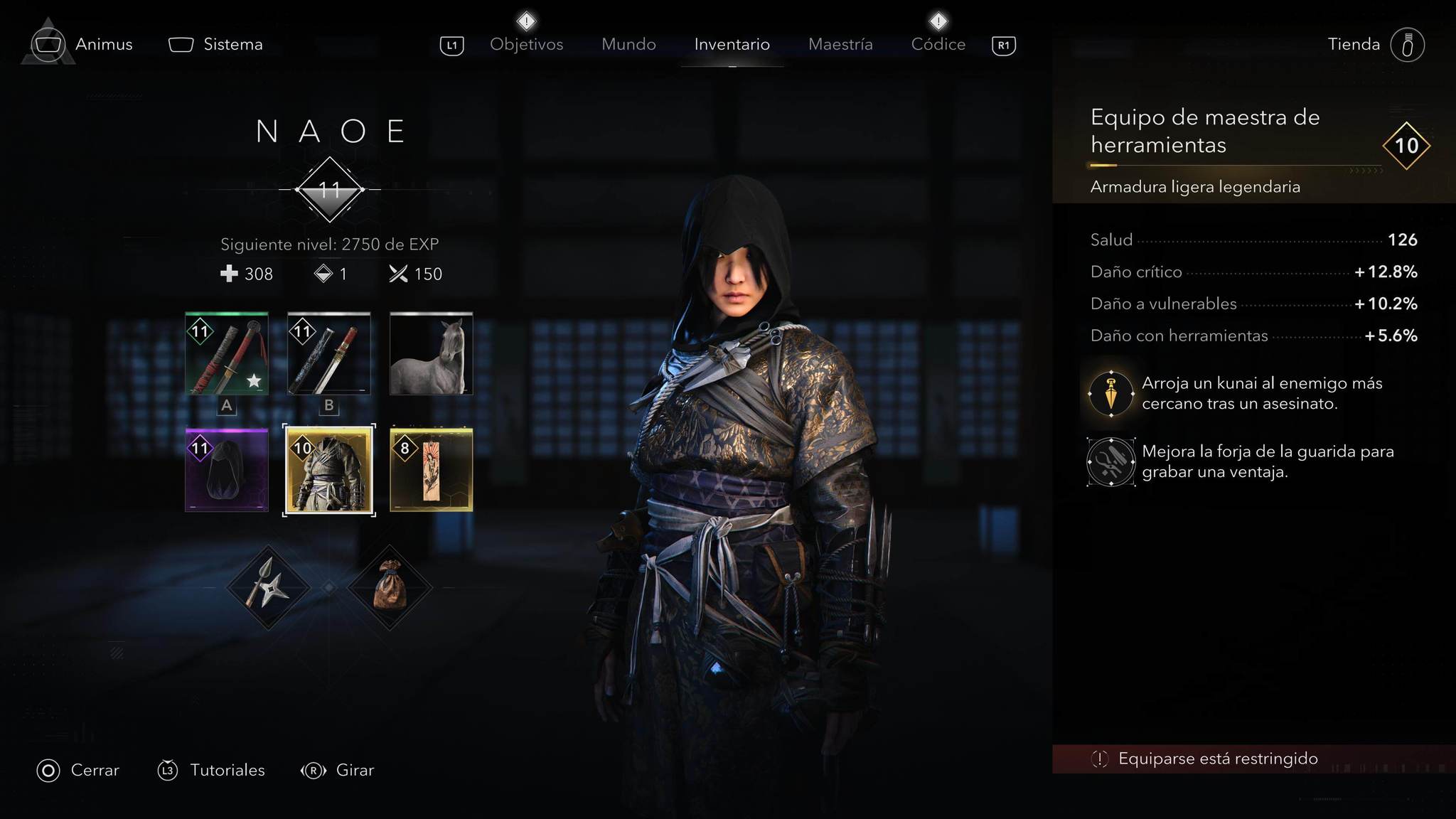This screenshot has width=1456, height=819.
Task: Click the kunai perk icon
Action: point(1110,393)
